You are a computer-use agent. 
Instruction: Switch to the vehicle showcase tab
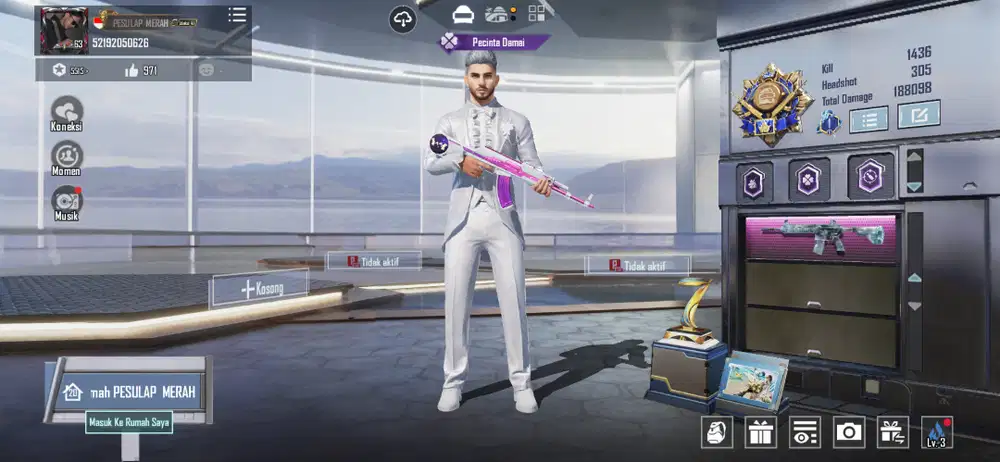pyautogui.click(x=461, y=14)
